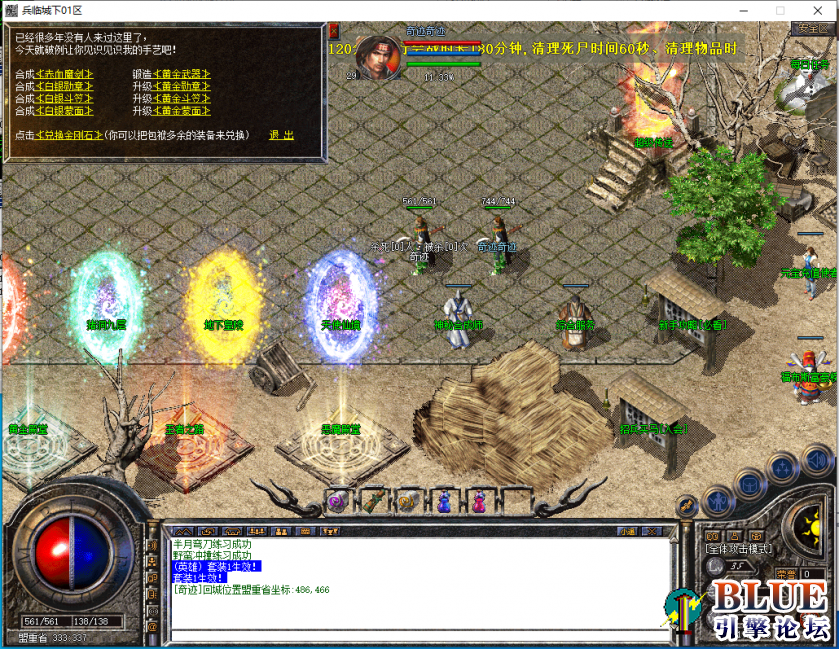
Task: Click 退出 to exit the dialogue
Action: tap(282, 135)
